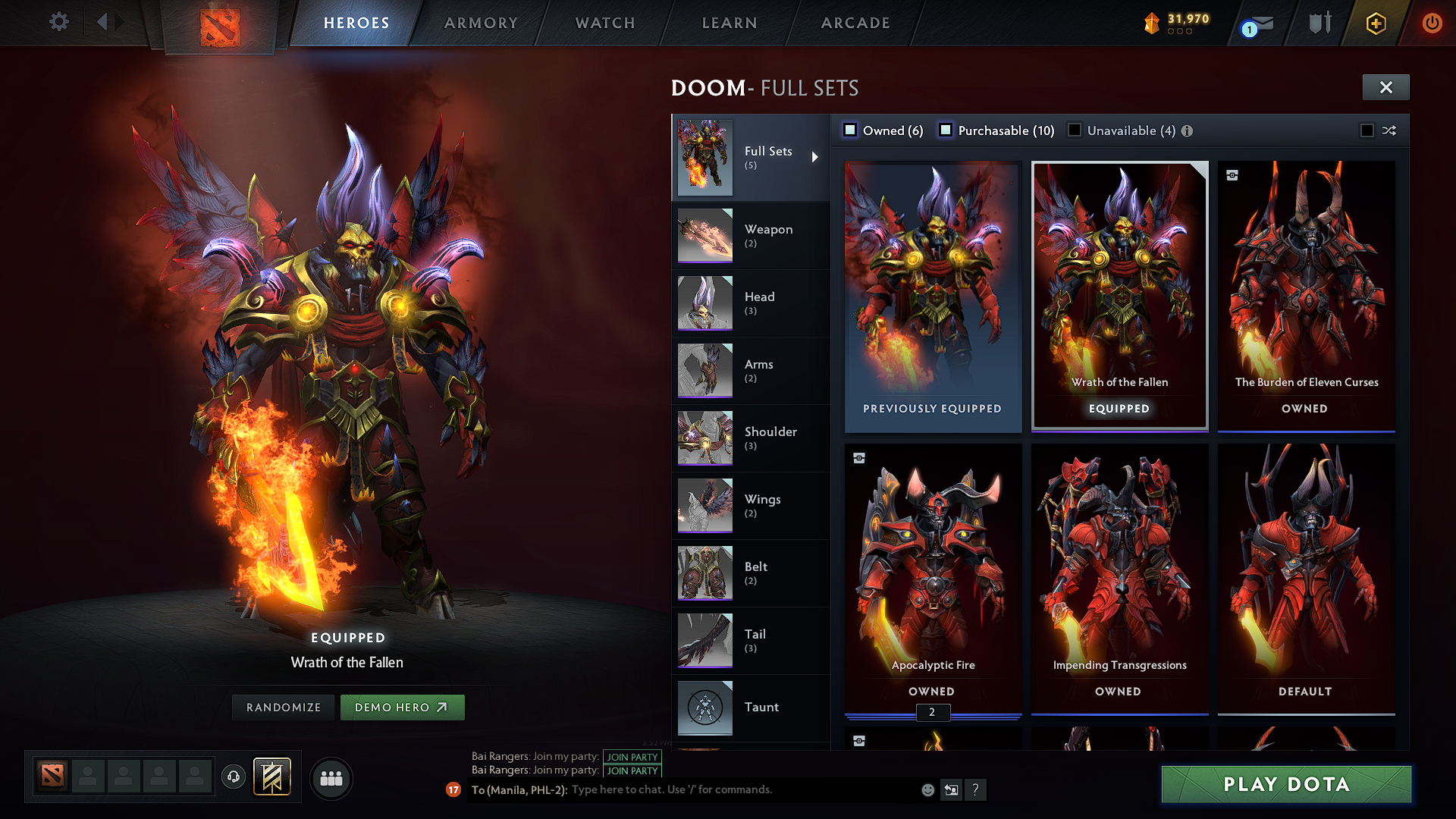Open the voice chat microphone icon
Viewport: 1456px width, 819px height.
[233, 778]
